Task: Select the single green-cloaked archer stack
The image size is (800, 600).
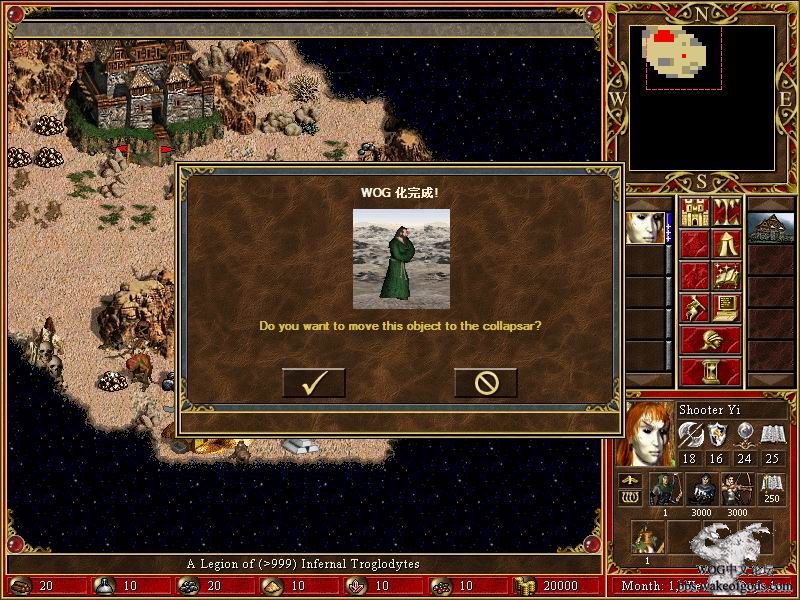Action: click(x=664, y=492)
